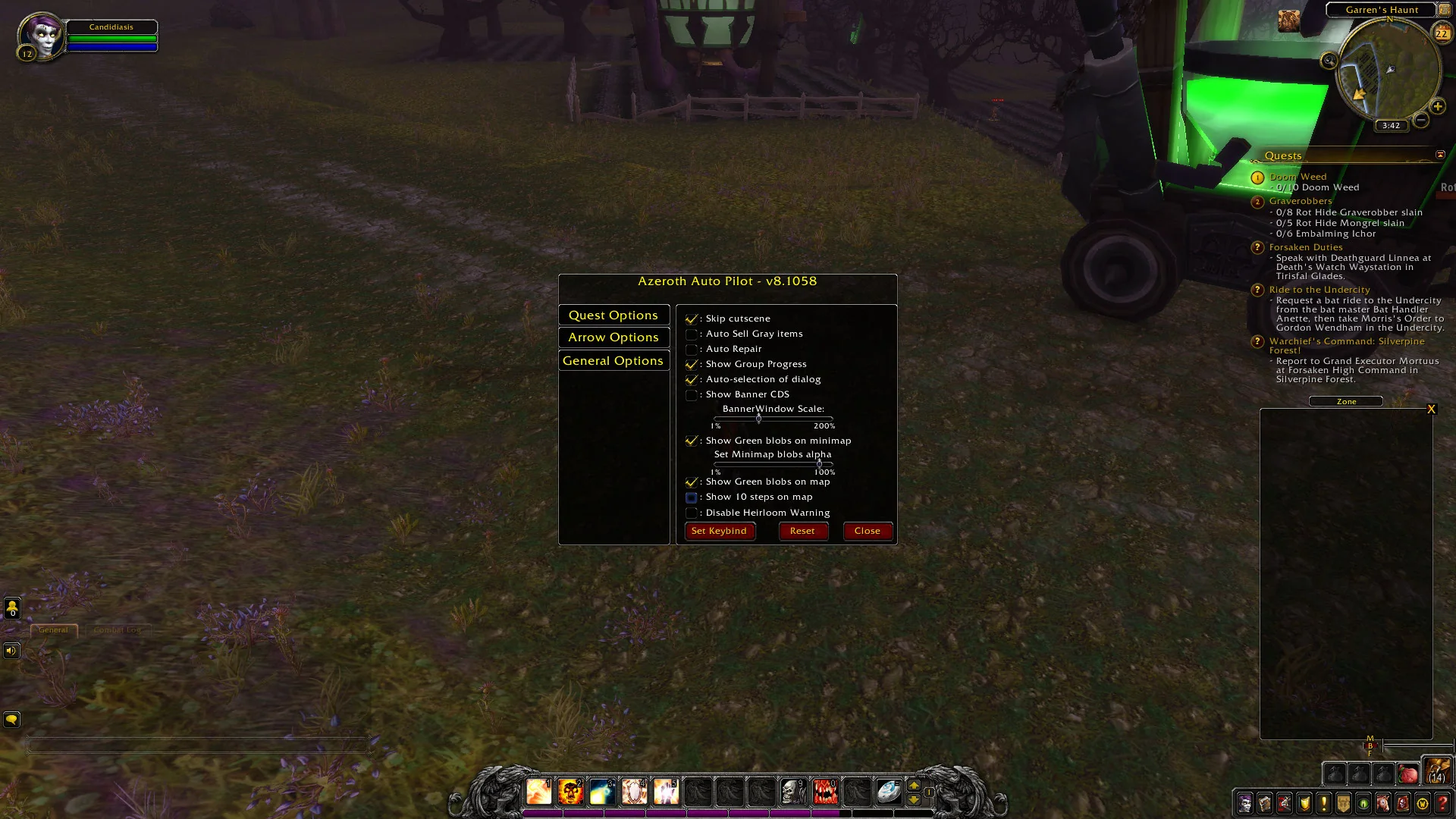Adjust the BannerWindow Scale slider
Image resolution: width=1456 pixels, height=819 pixels.
pyautogui.click(x=758, y=419)
